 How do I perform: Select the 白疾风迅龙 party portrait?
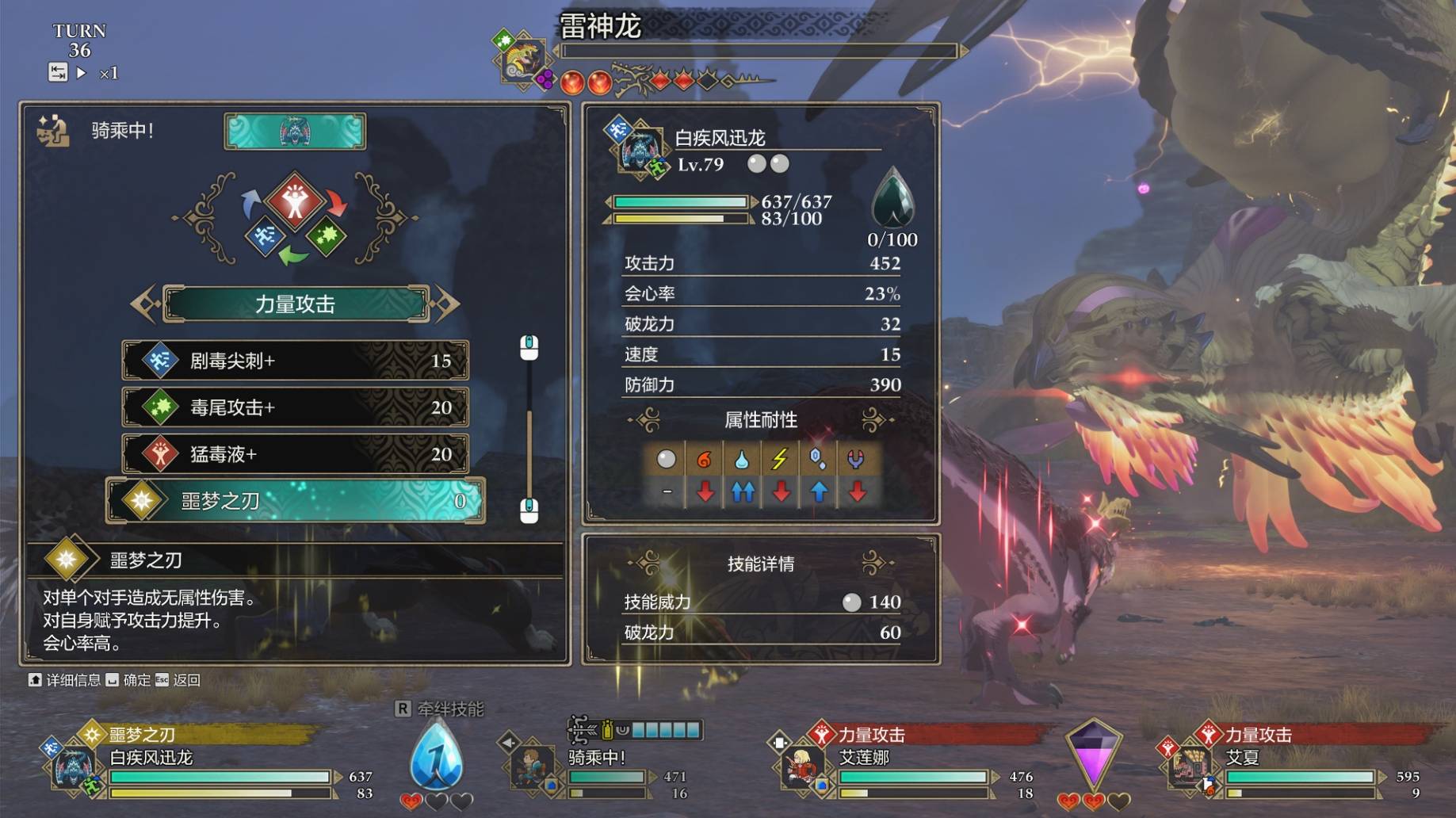coord(73,767)
